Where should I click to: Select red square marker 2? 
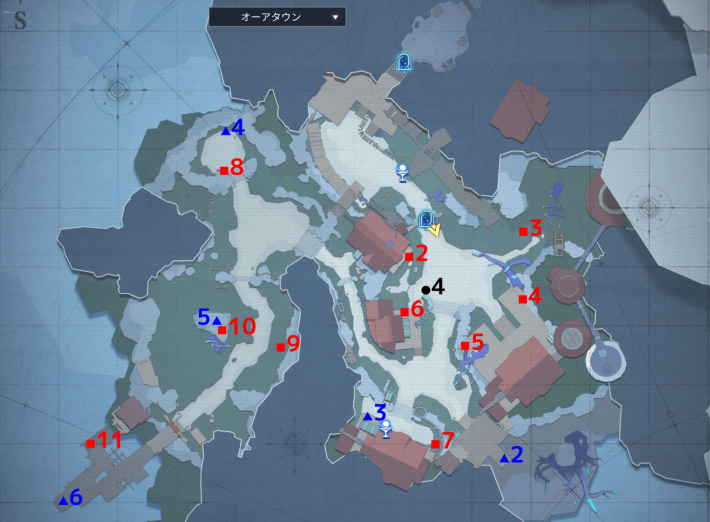(409, 256)
